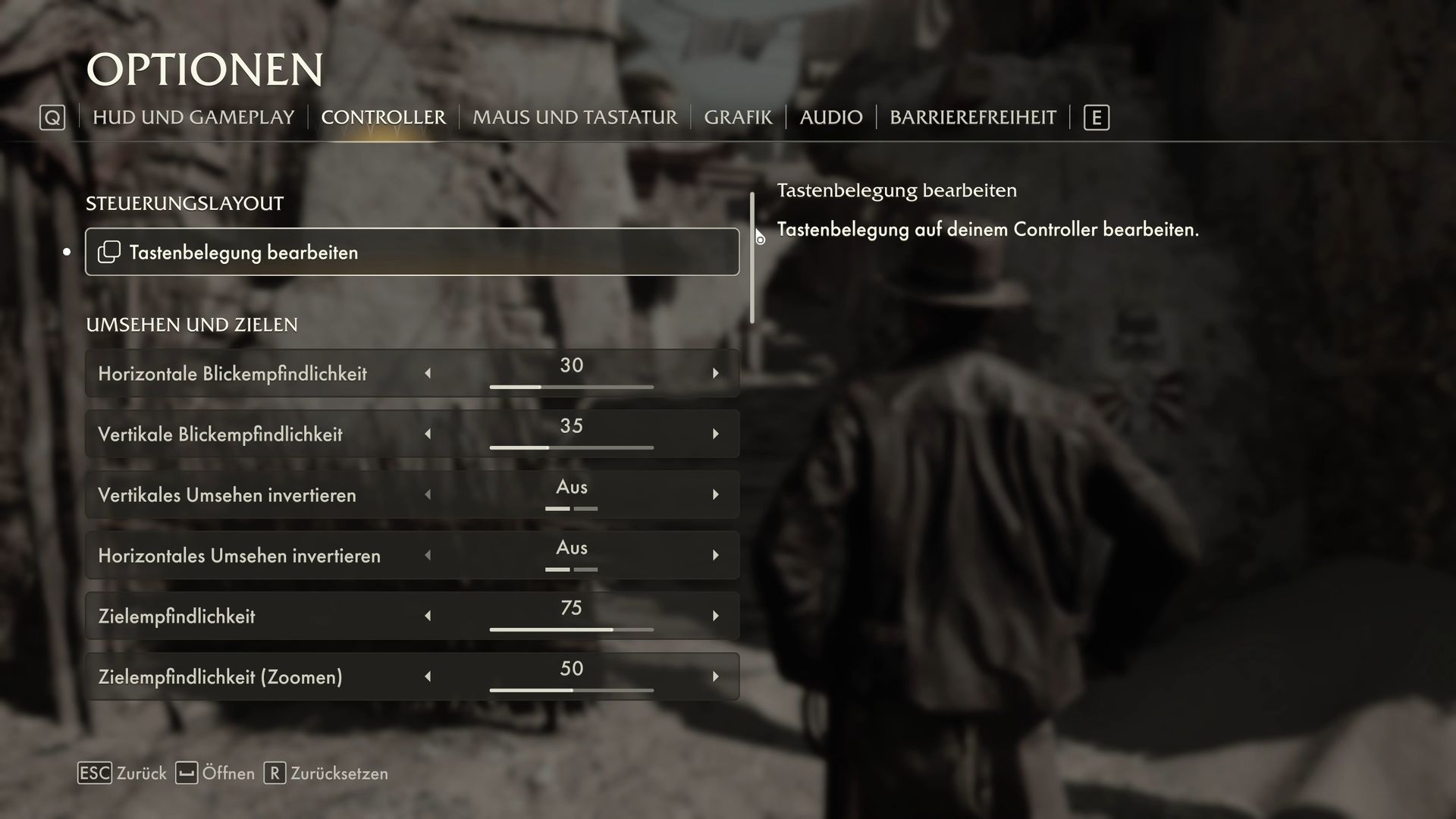This screenshot has height=819, width=1456.
Task: Raise Vertikale Blickempfindlichkeit using right arrow
Action: pos(715,434)
